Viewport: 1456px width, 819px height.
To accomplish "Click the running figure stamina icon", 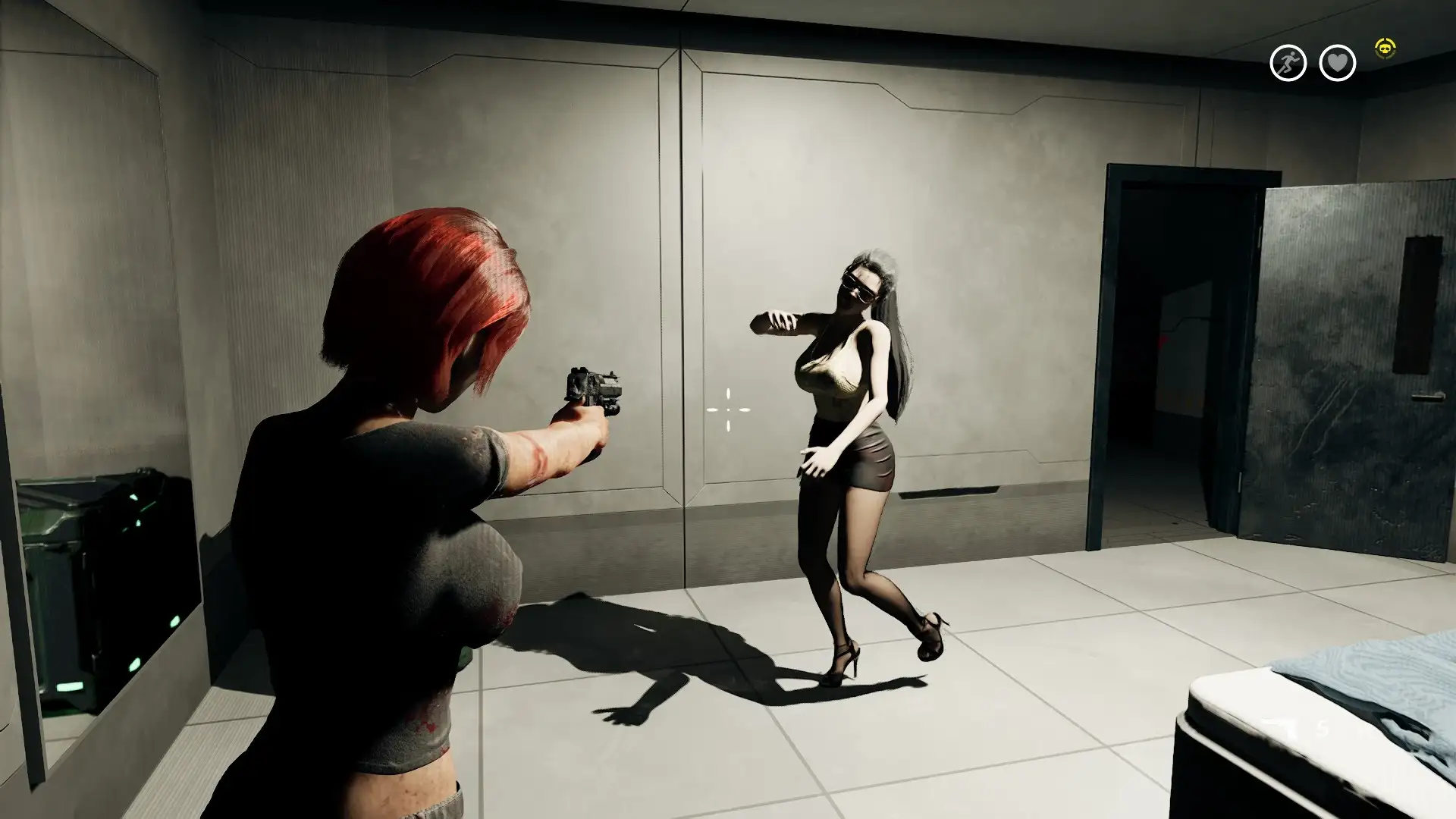I will (x=1288, y=63).
